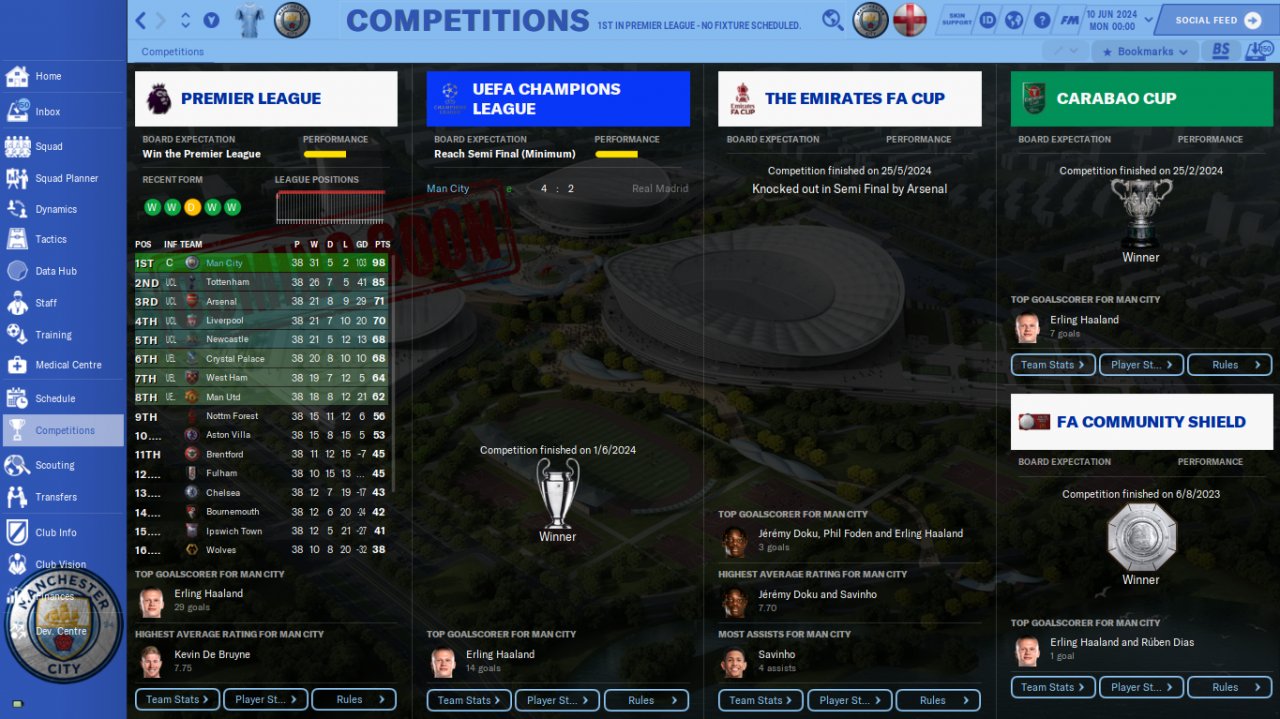Click the Premier League panel header
This screenshot has width=1280, height=719.
266,99
